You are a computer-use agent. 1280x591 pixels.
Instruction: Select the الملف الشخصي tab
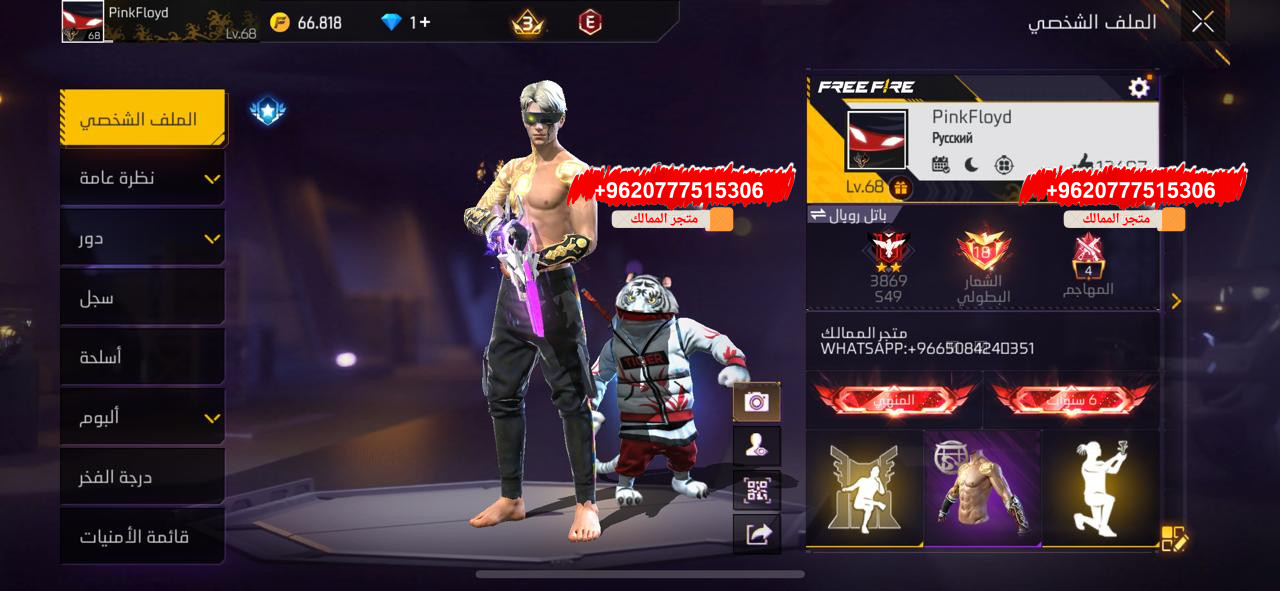(142, 119)
